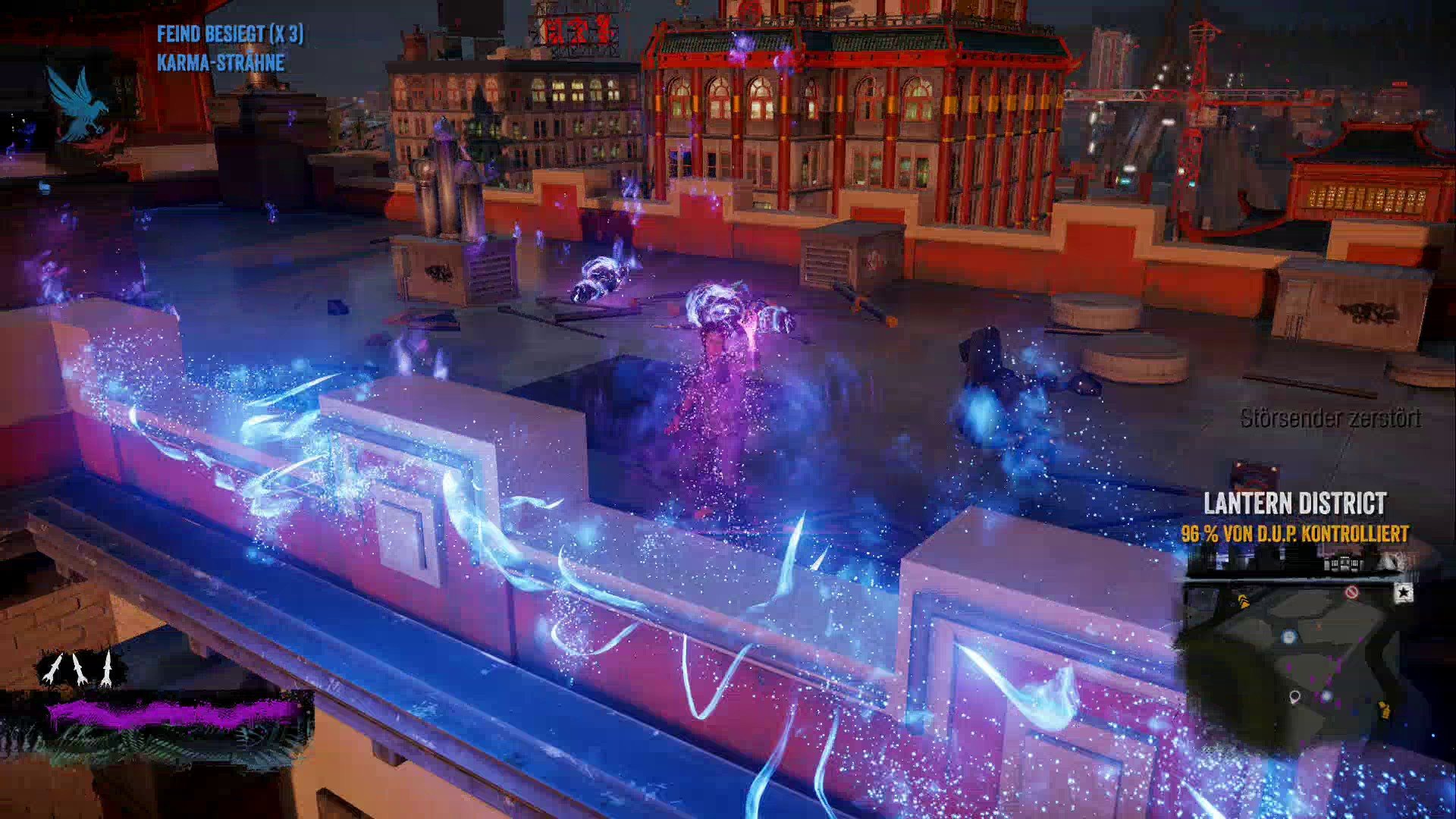Click the Lantern District title label
Screen dimensions: 1456x819
coord(1295,504)
